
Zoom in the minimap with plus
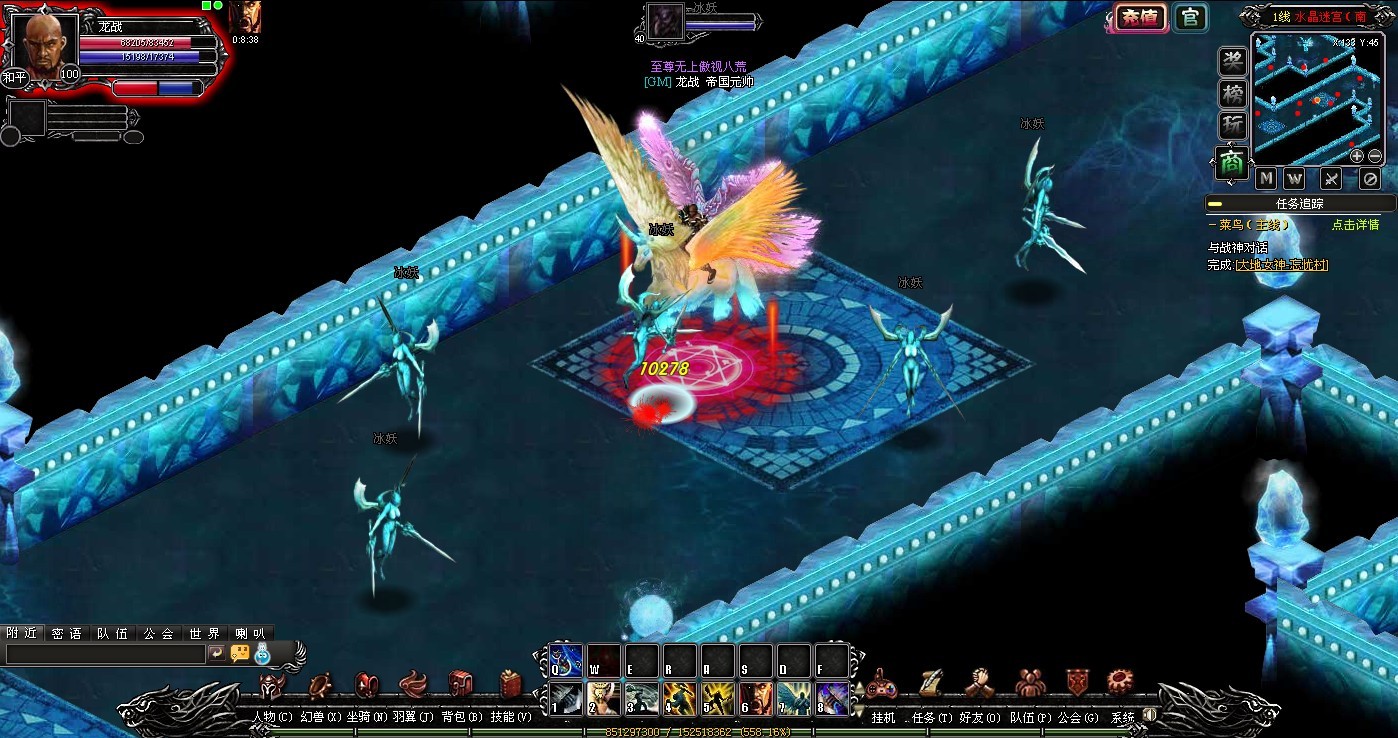click(1356, 155)
